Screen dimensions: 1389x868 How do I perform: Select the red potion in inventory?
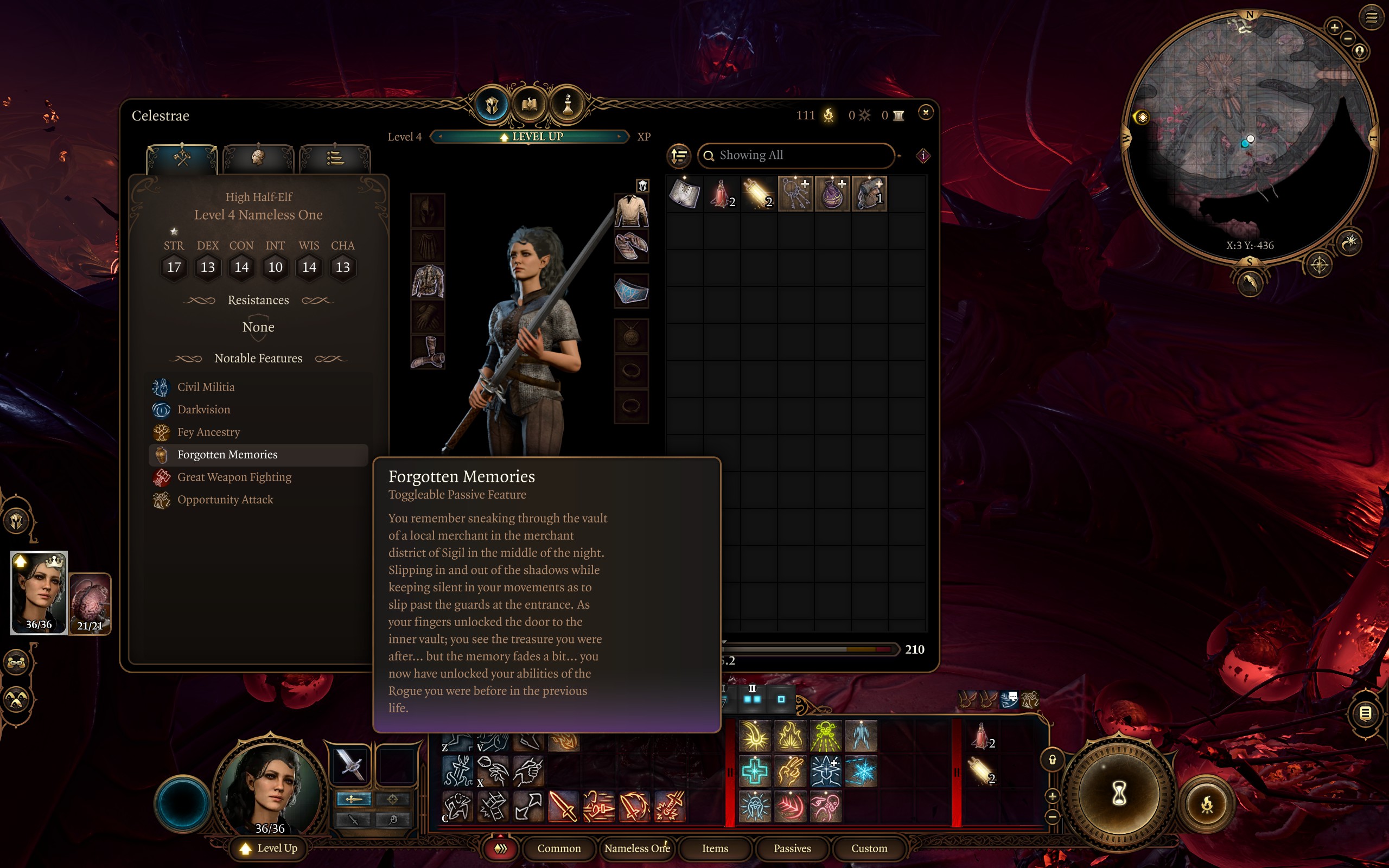point(721,194)
